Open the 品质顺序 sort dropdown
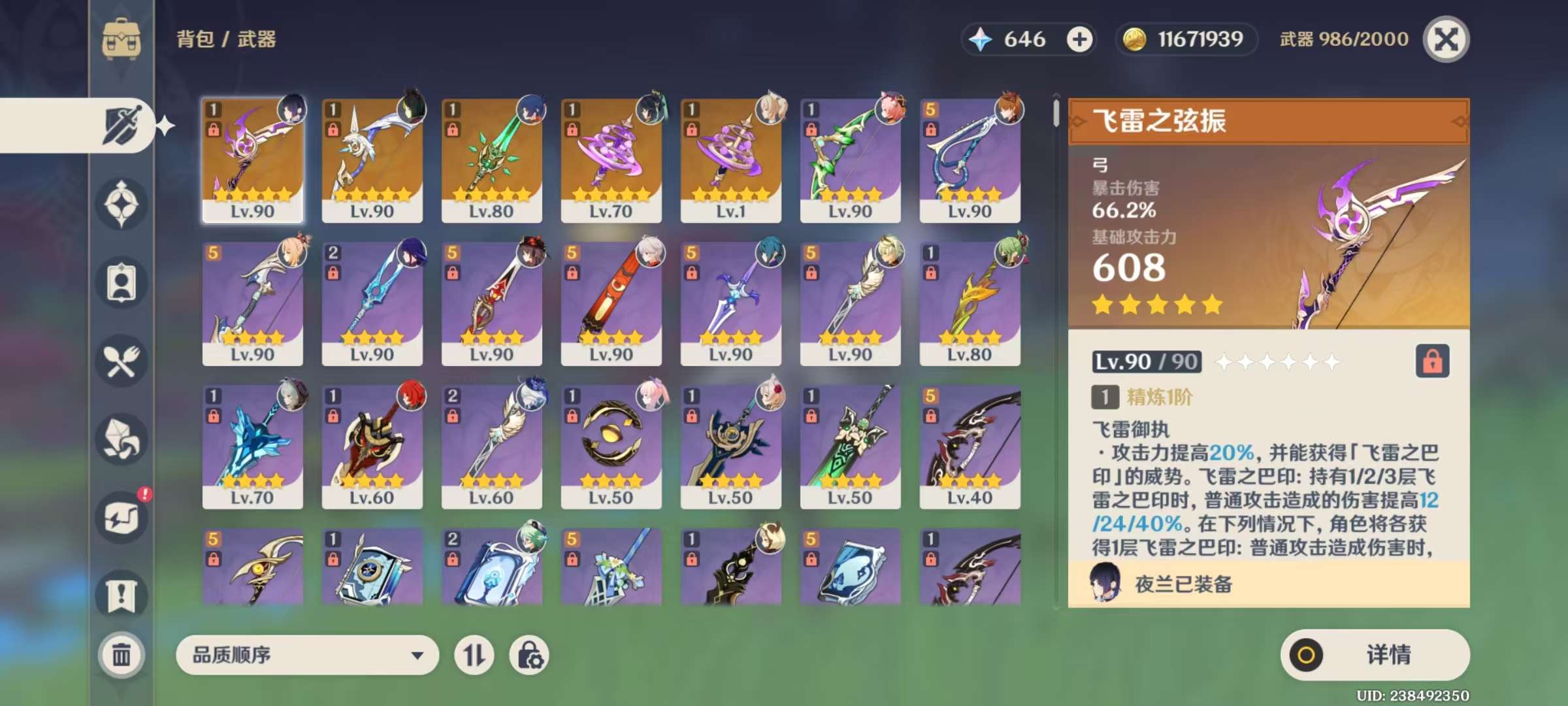The width and height of the screenshot is (1568, 706). pos(307,654)
